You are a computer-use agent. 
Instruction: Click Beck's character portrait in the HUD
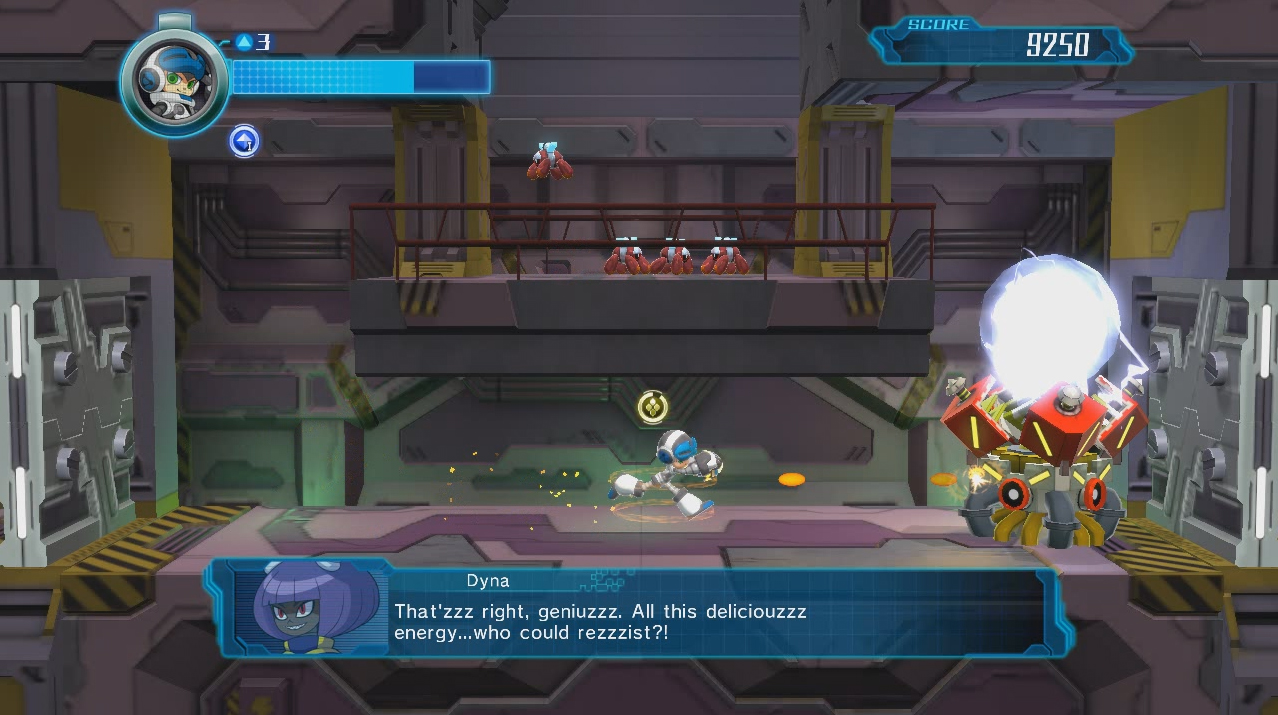pyautogui.click(x=174, y=80)
